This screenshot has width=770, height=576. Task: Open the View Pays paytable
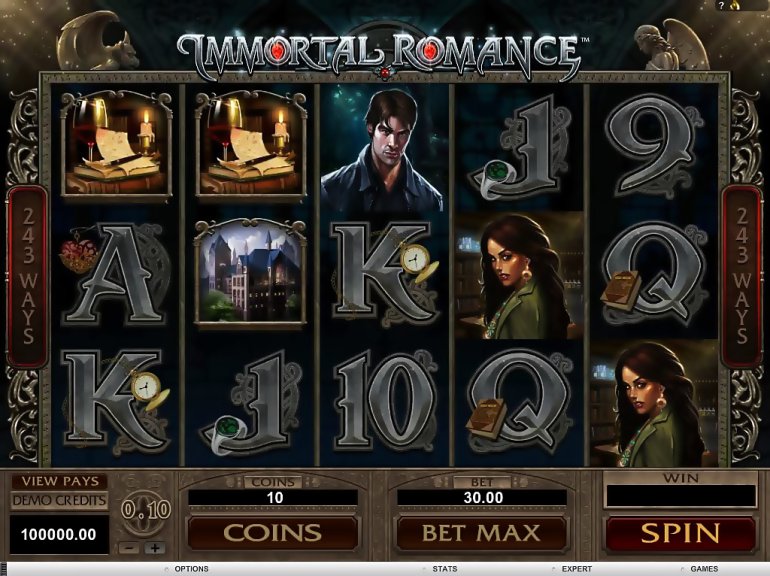point(59,482)
